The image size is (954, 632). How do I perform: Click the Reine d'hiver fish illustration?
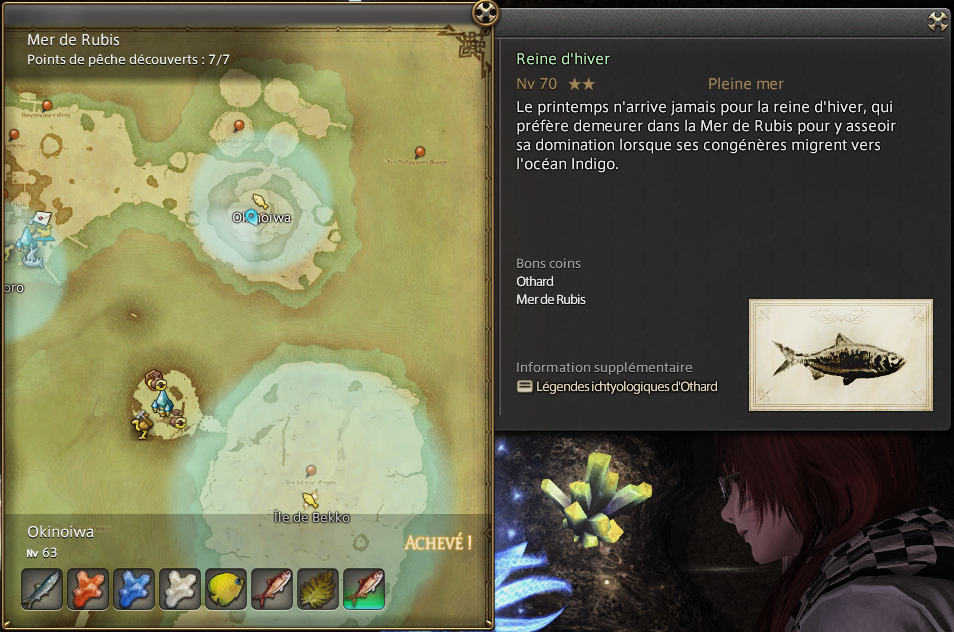tap(840, 355)
